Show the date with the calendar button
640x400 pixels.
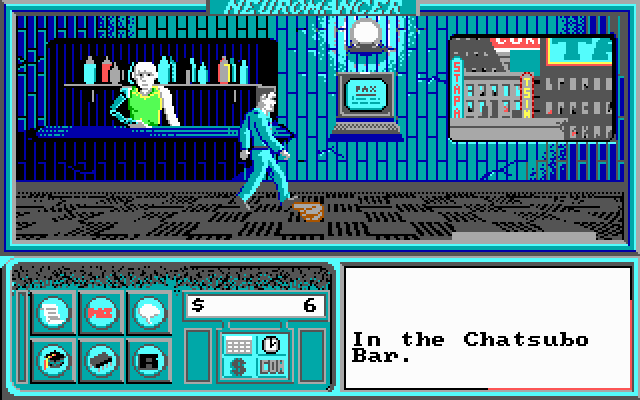click(x=240, y=345)
